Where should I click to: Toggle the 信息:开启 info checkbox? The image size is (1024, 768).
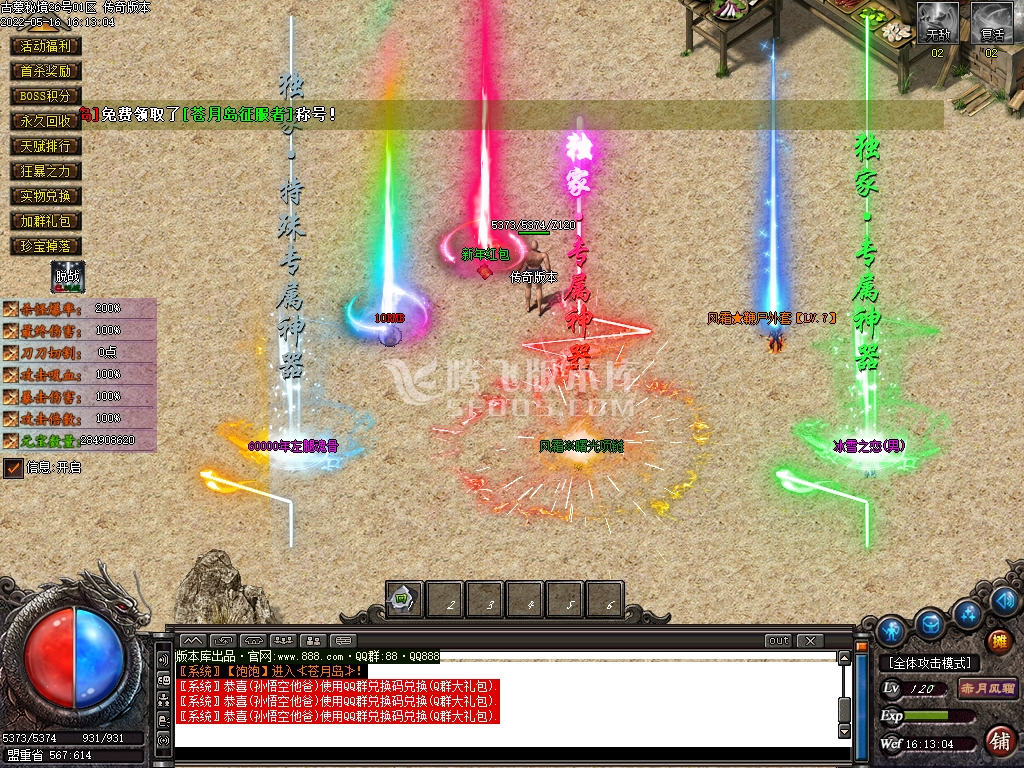(x=13, y=467)
